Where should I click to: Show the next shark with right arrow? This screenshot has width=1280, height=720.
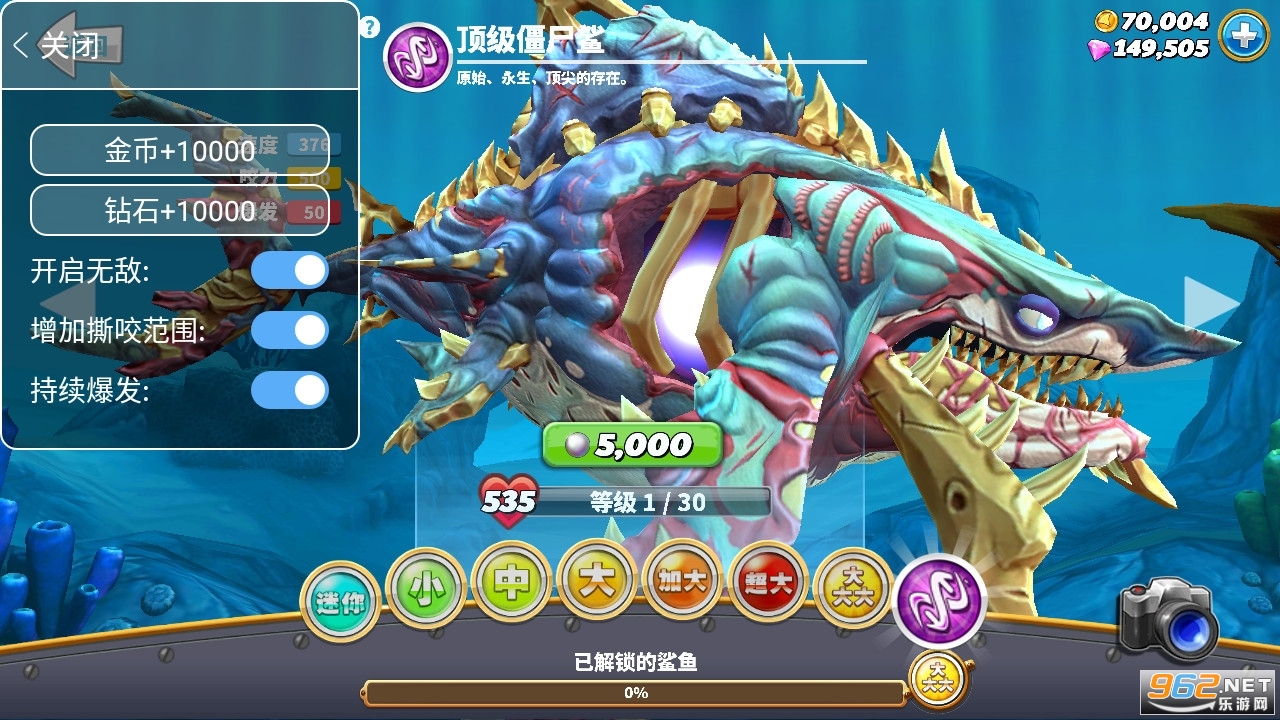tap(1208, 302)
